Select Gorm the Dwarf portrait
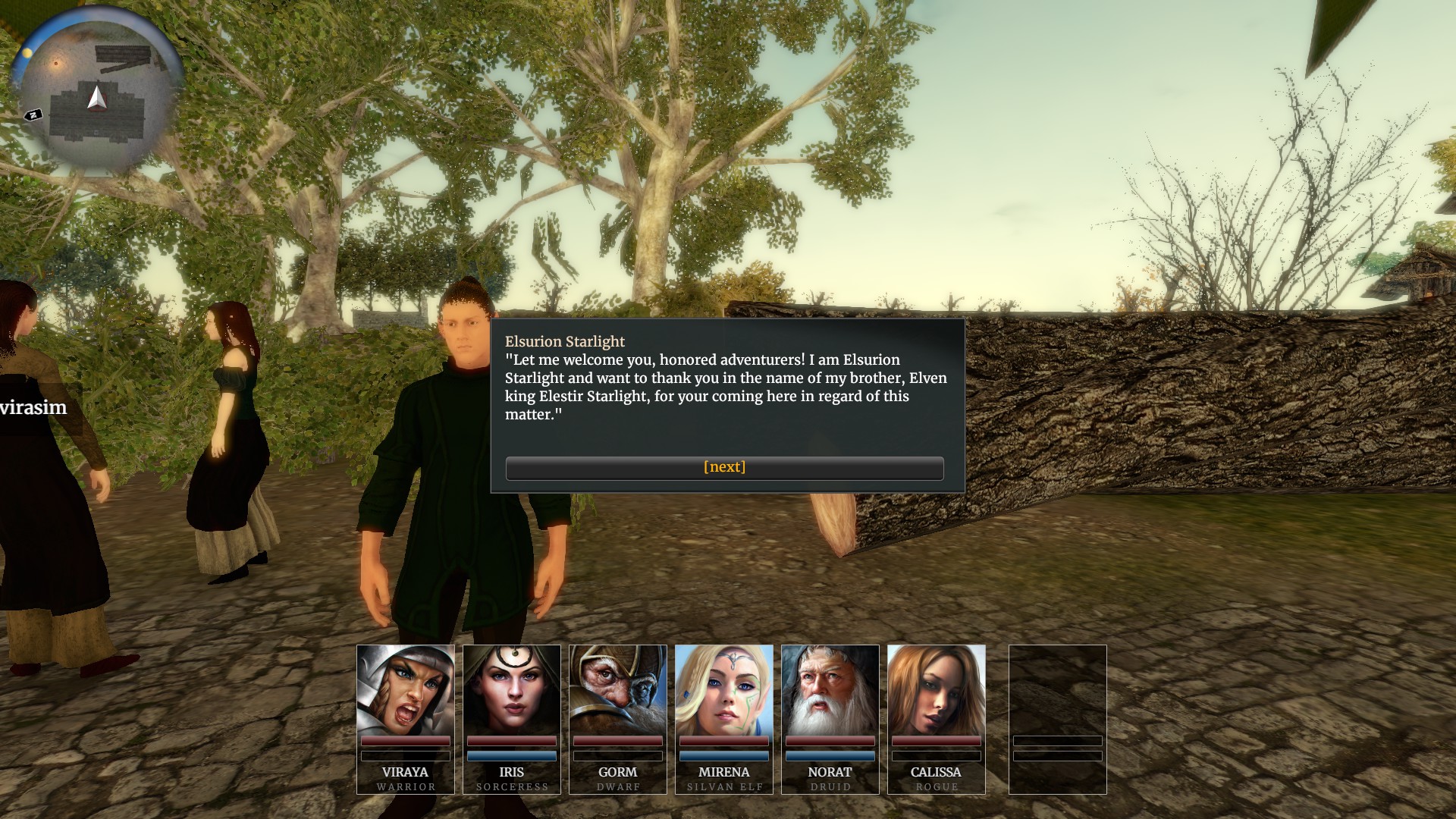This screenshot has height=819, width=1456. click(618, 690)
